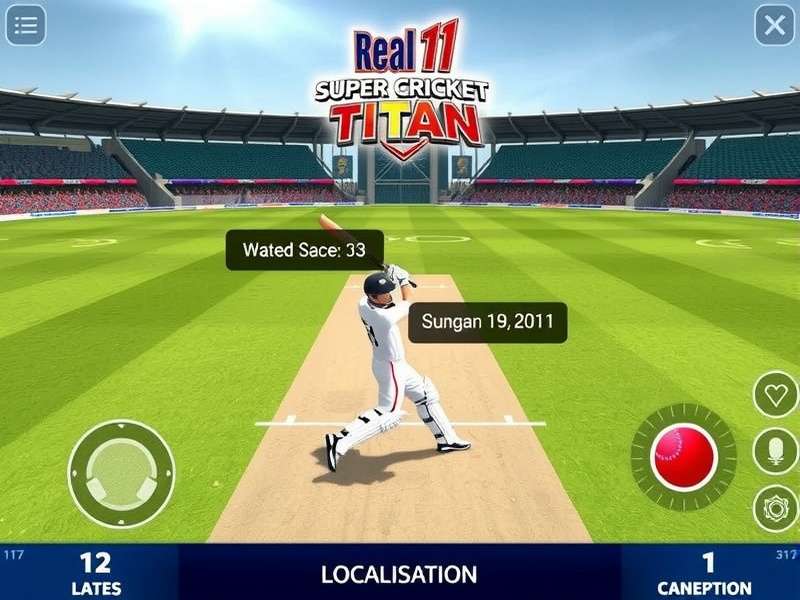
Task: Toggle the microphone button
Action: pyautogui.click(x=775, y=451)
